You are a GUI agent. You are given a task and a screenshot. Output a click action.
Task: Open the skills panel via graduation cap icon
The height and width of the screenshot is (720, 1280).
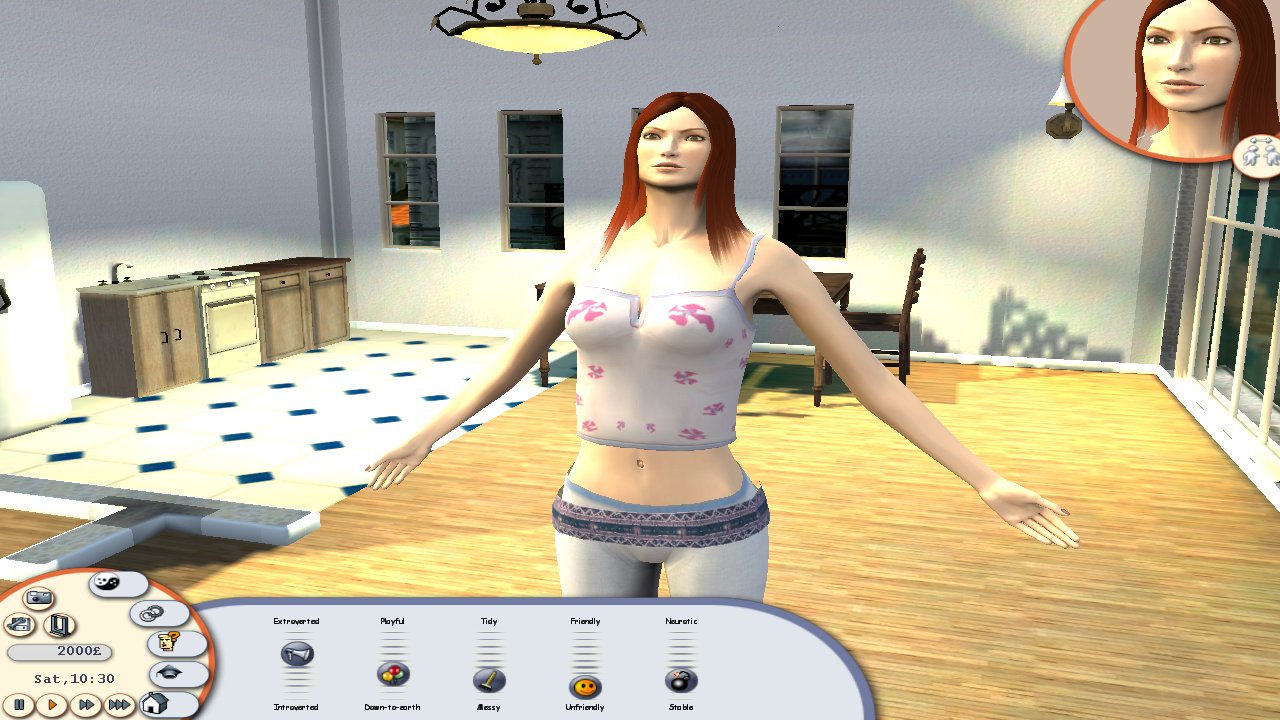[169, 672]
